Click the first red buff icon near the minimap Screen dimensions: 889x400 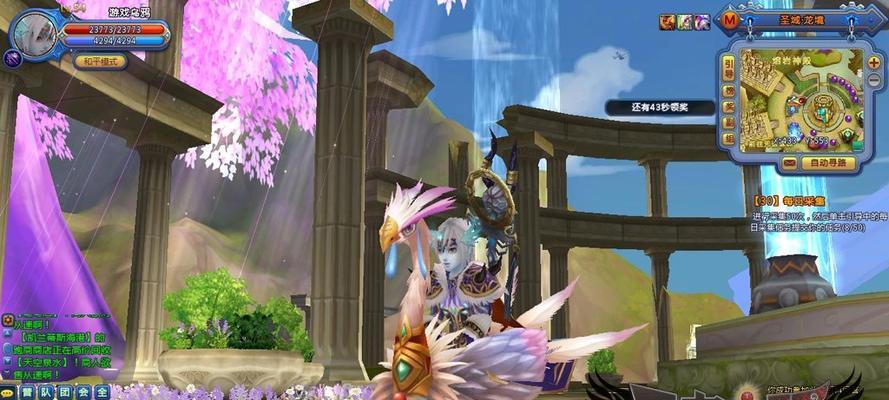(x=667, y=21)
